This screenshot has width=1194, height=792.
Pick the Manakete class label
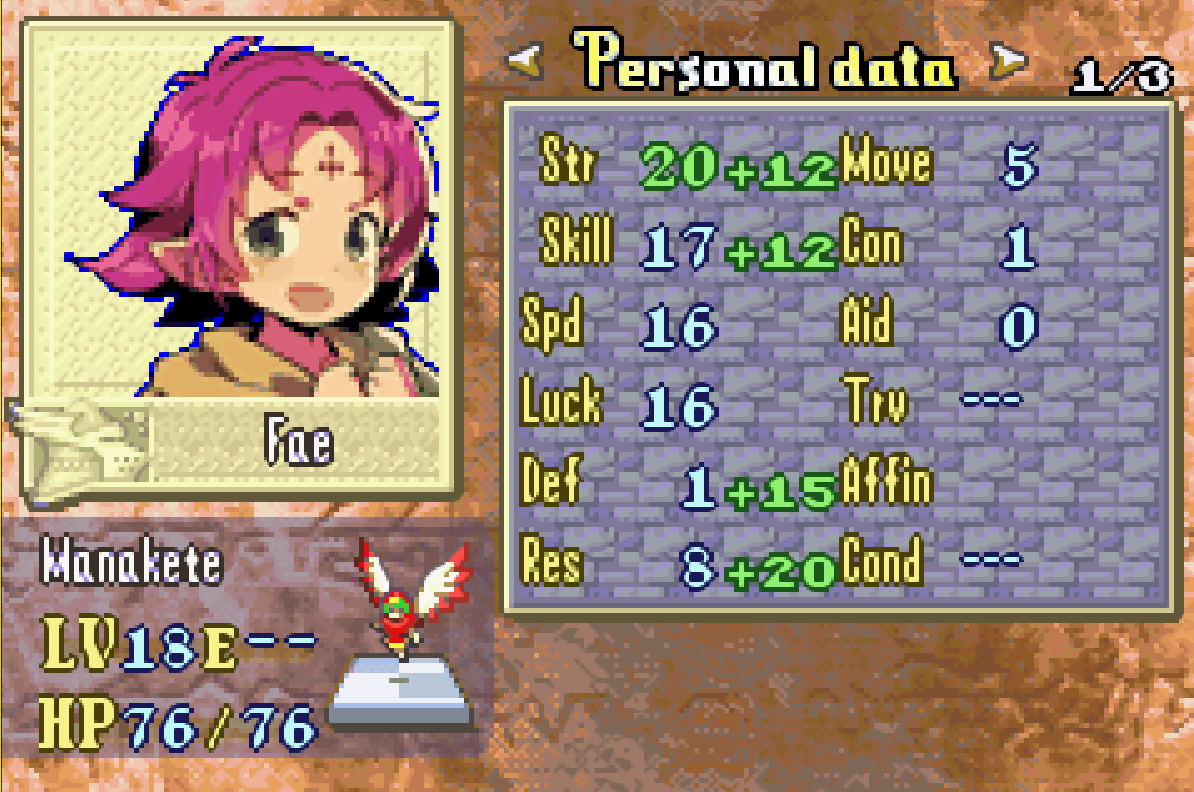pyautogui.click(x=131, y=563)
